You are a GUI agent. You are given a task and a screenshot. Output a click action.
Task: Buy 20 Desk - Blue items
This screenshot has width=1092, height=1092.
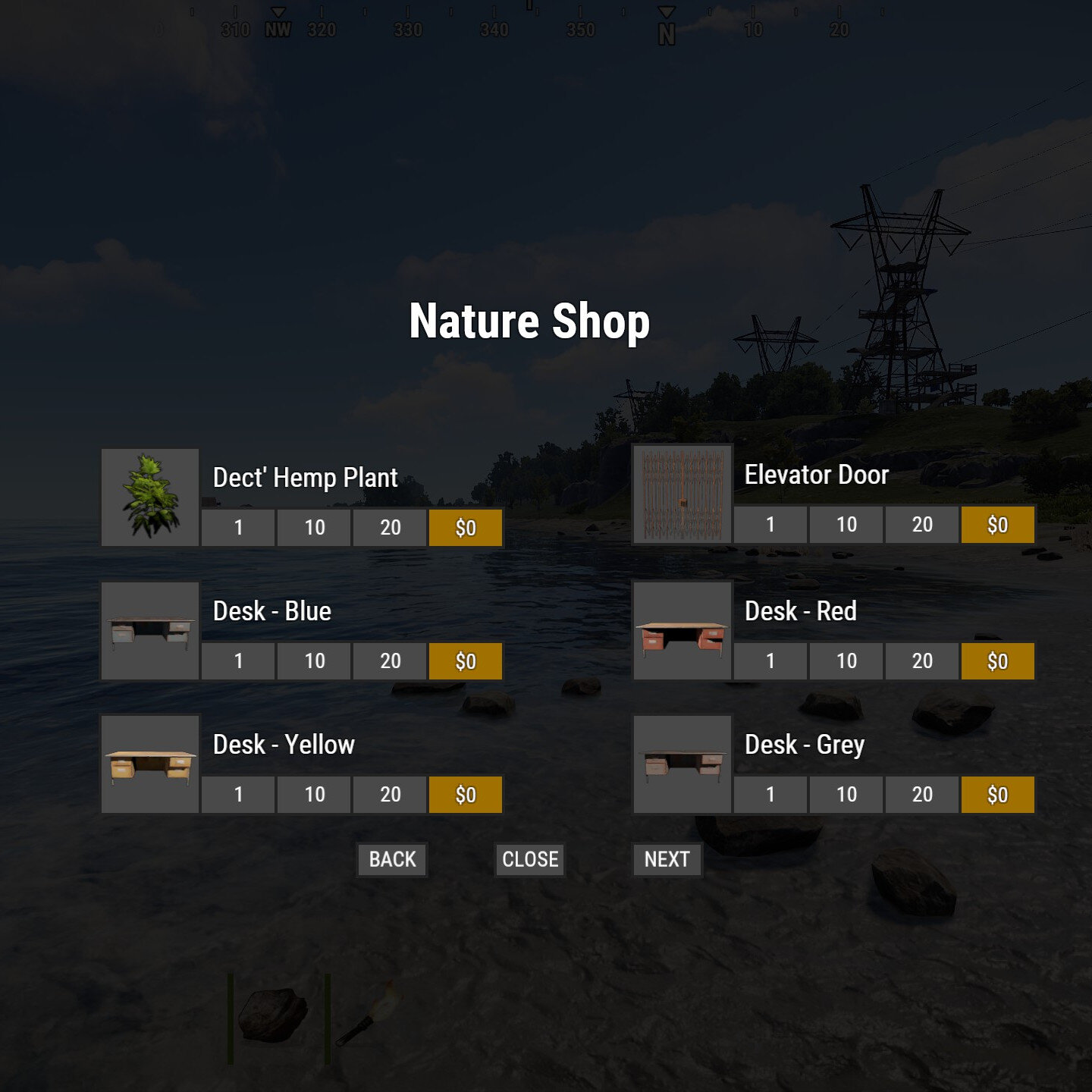pyautogui.click(x=391, y=662)
